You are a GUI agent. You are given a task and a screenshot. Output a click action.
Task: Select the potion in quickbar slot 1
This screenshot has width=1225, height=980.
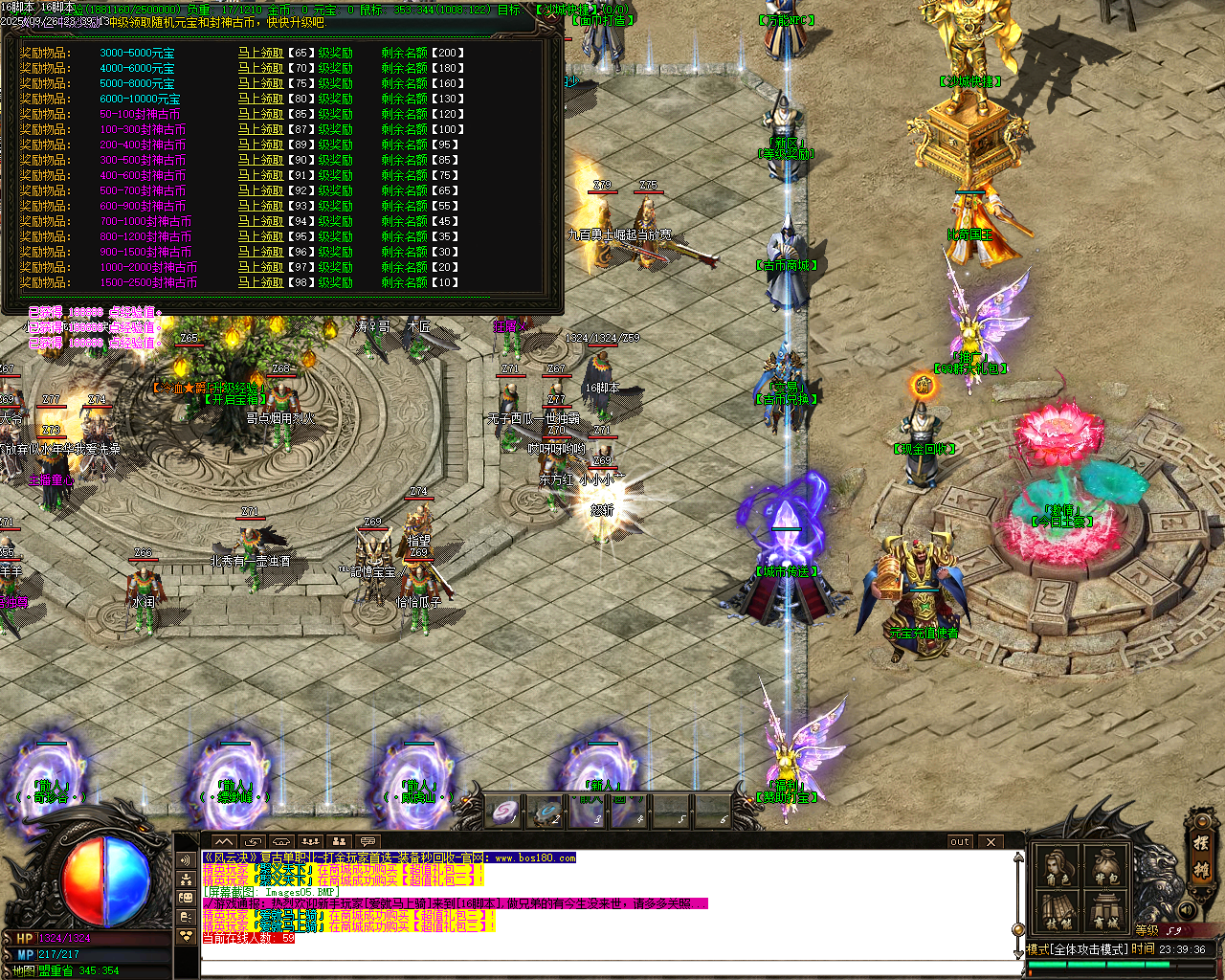click(x=501, y=813)
